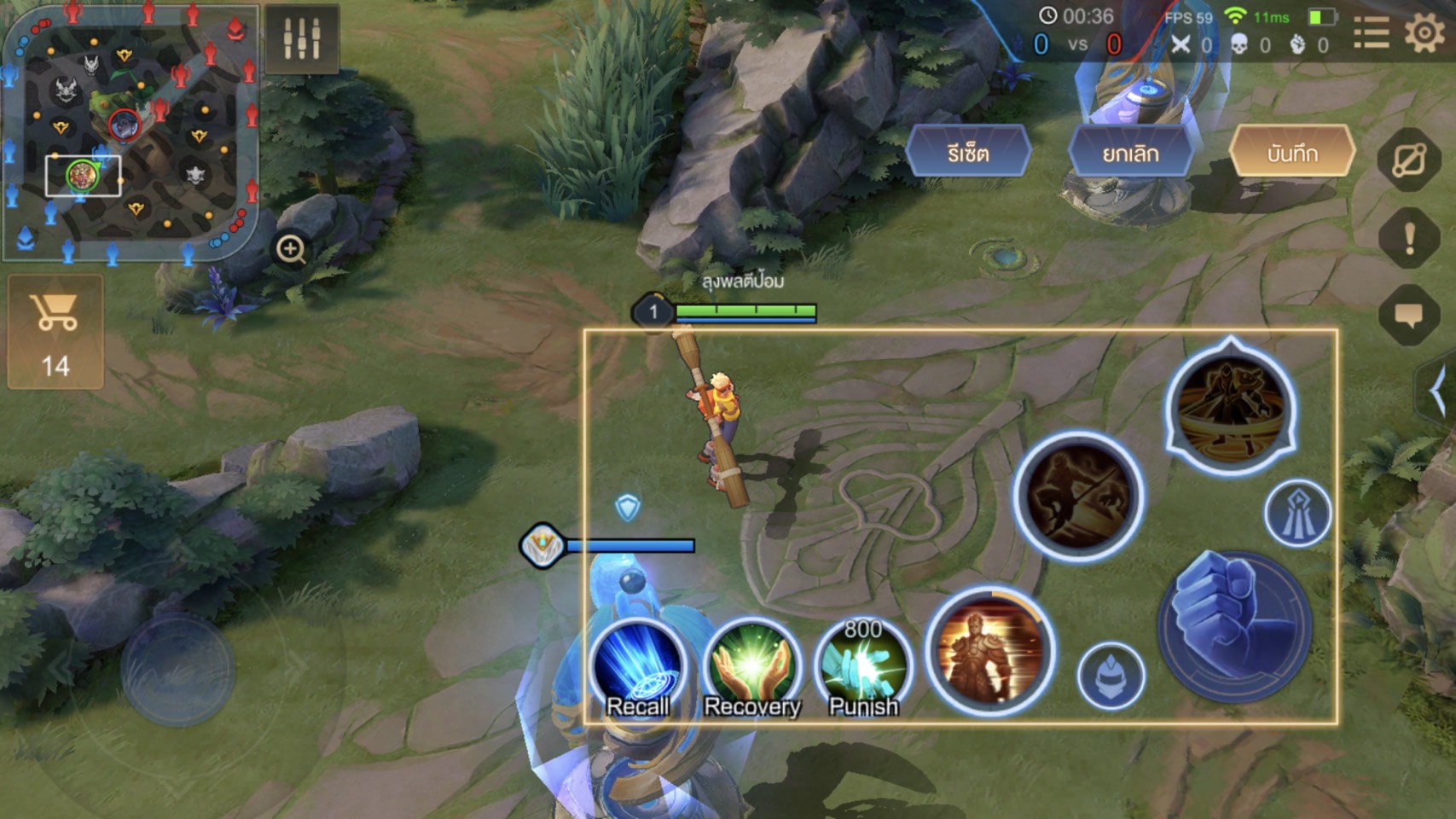Save layout with the บันทึก button
The image size is (1456, 819).
click(1292, 154)
